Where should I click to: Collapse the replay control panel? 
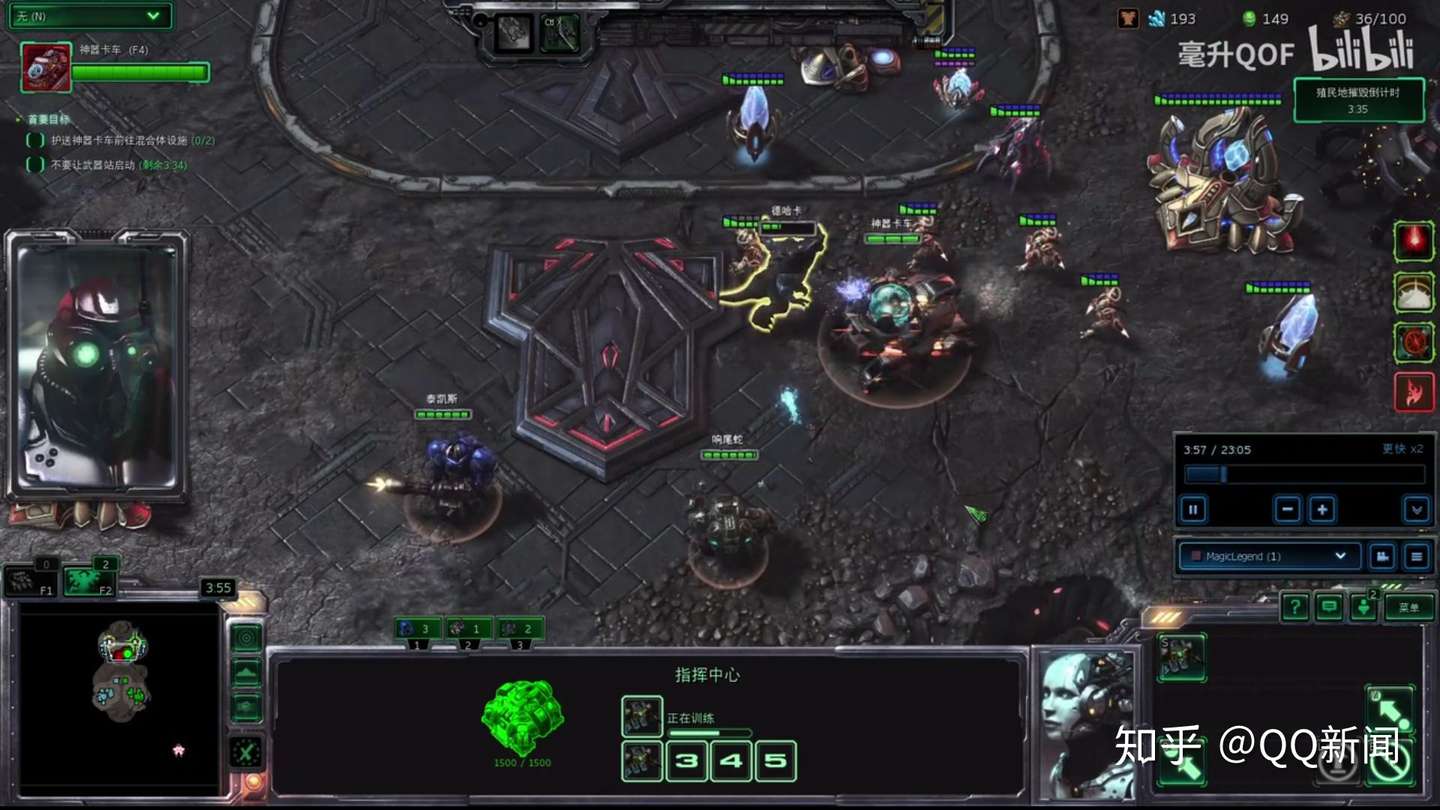[1416, 509]
